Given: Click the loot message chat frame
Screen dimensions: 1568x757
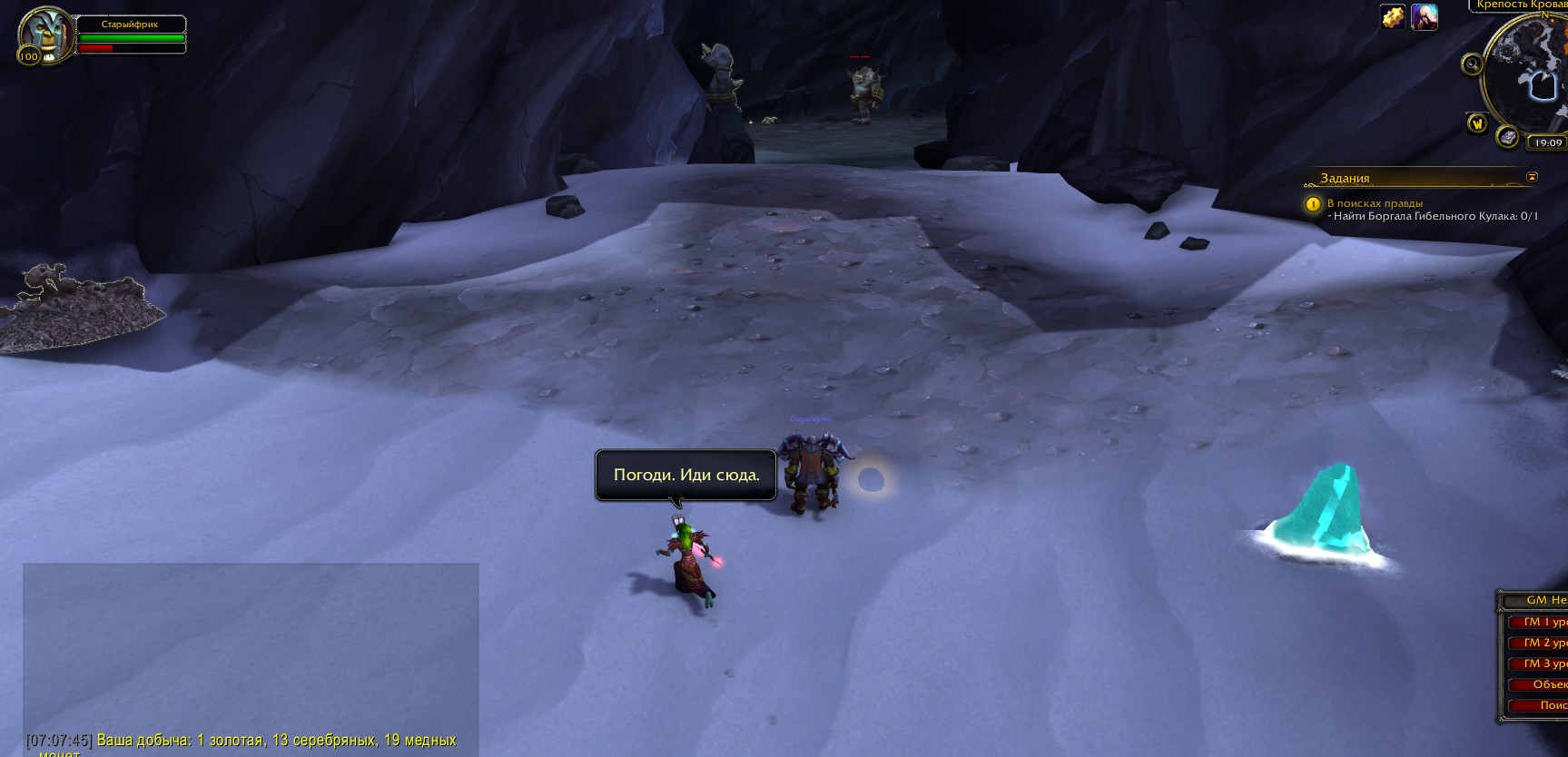Looking at the screenshot, I should click(250, 654).
